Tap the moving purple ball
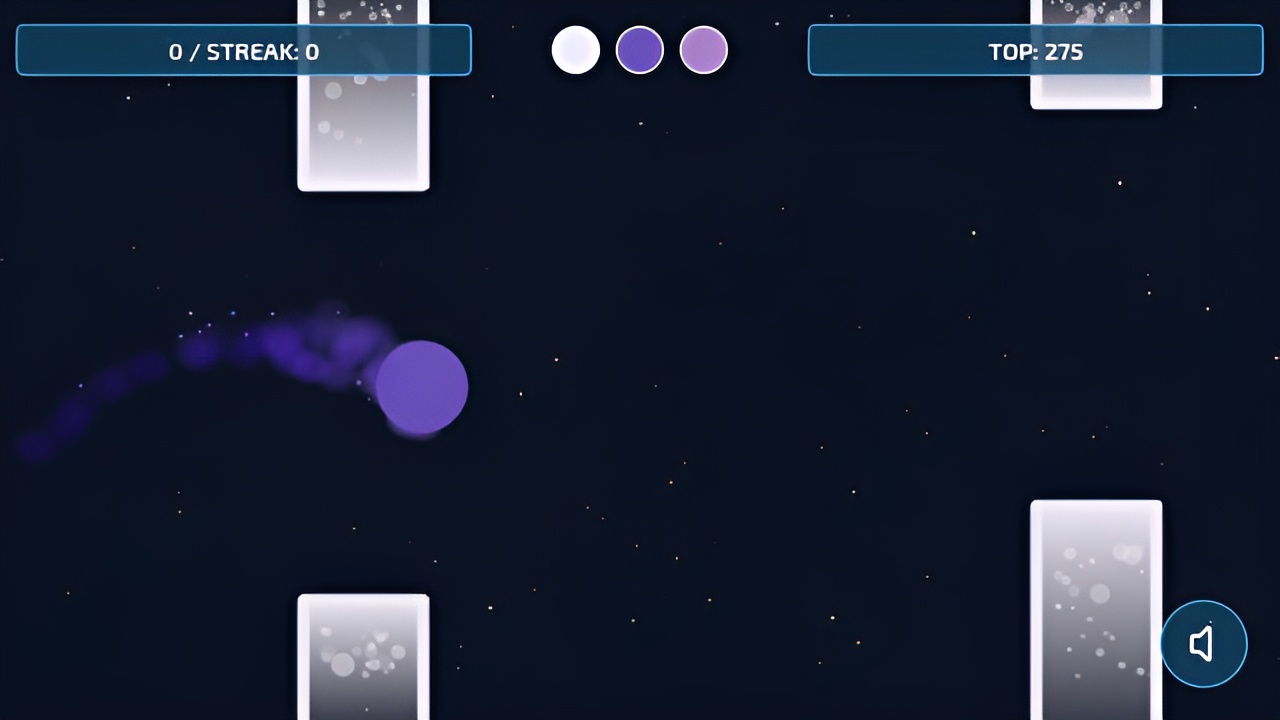 [421, 386]
